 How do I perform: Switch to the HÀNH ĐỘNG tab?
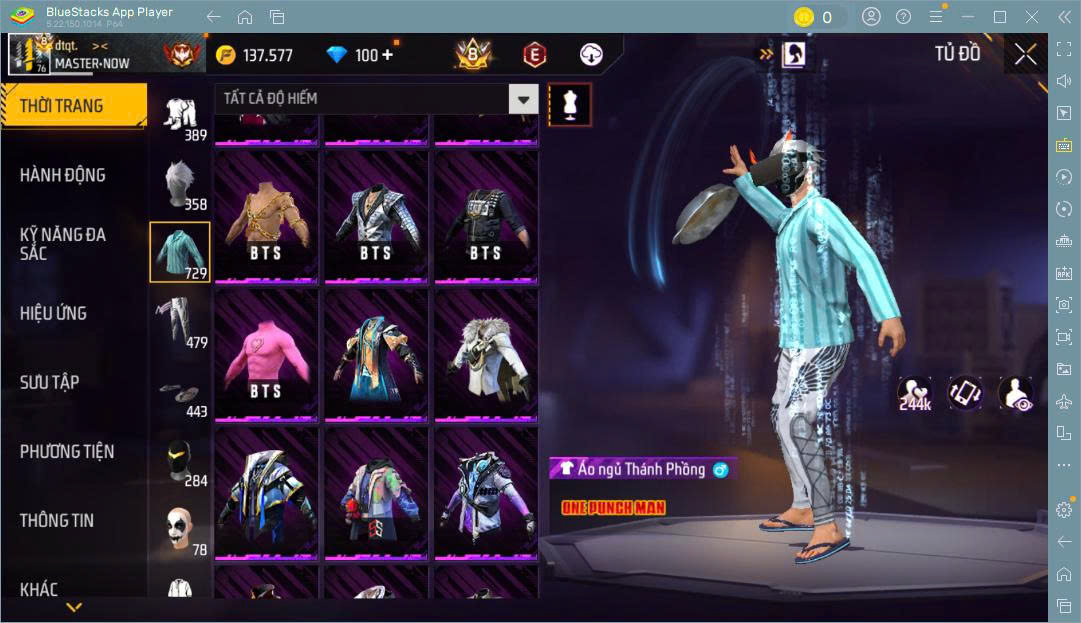click(63, 175)
